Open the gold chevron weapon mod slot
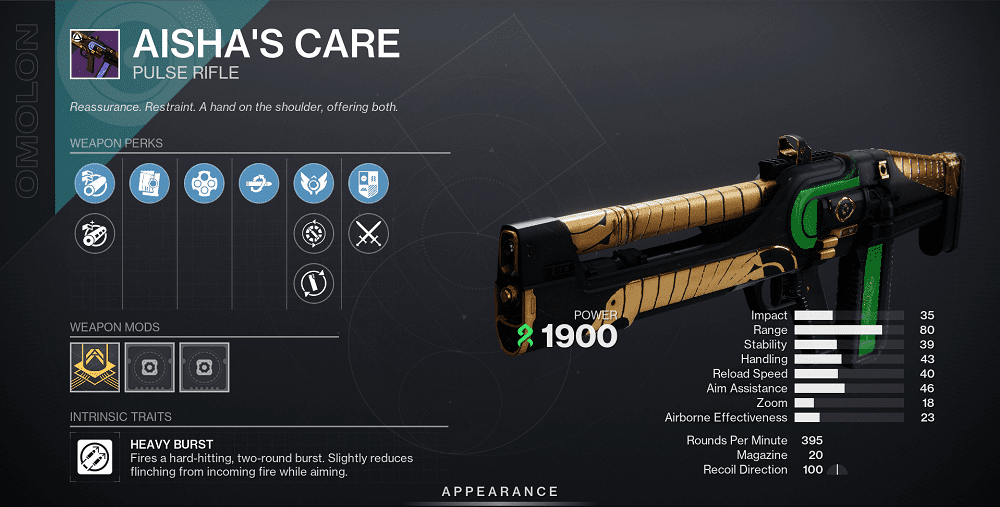Viewport: 1000px width, 507px height. (x=95, y=366)
